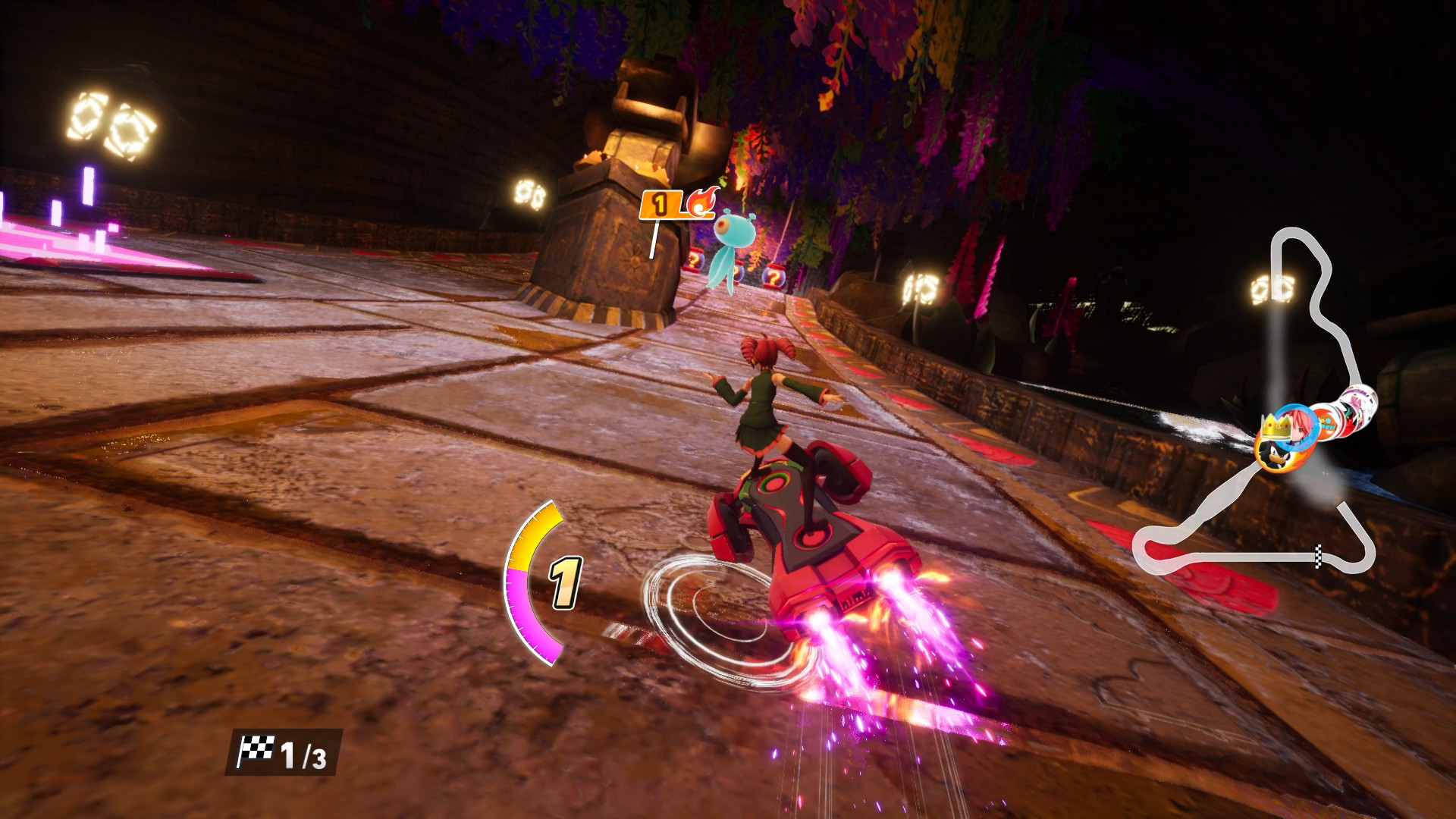Select the large position number 1 indicator
Image resolution: width=1456 pixels, height=819 pixels.
click(x=565, y=584)
